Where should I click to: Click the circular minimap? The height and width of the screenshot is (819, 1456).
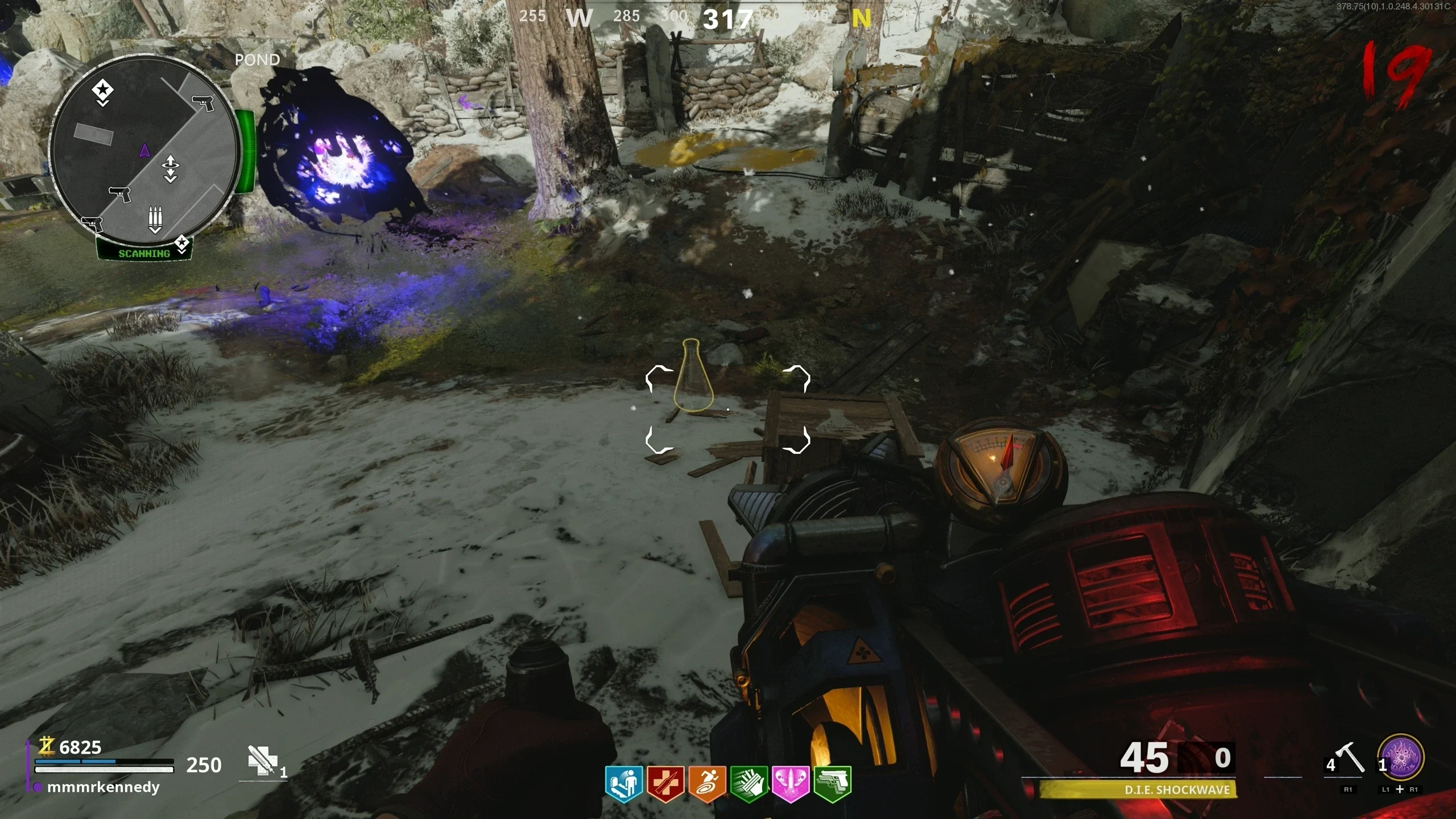pos(143,152)
